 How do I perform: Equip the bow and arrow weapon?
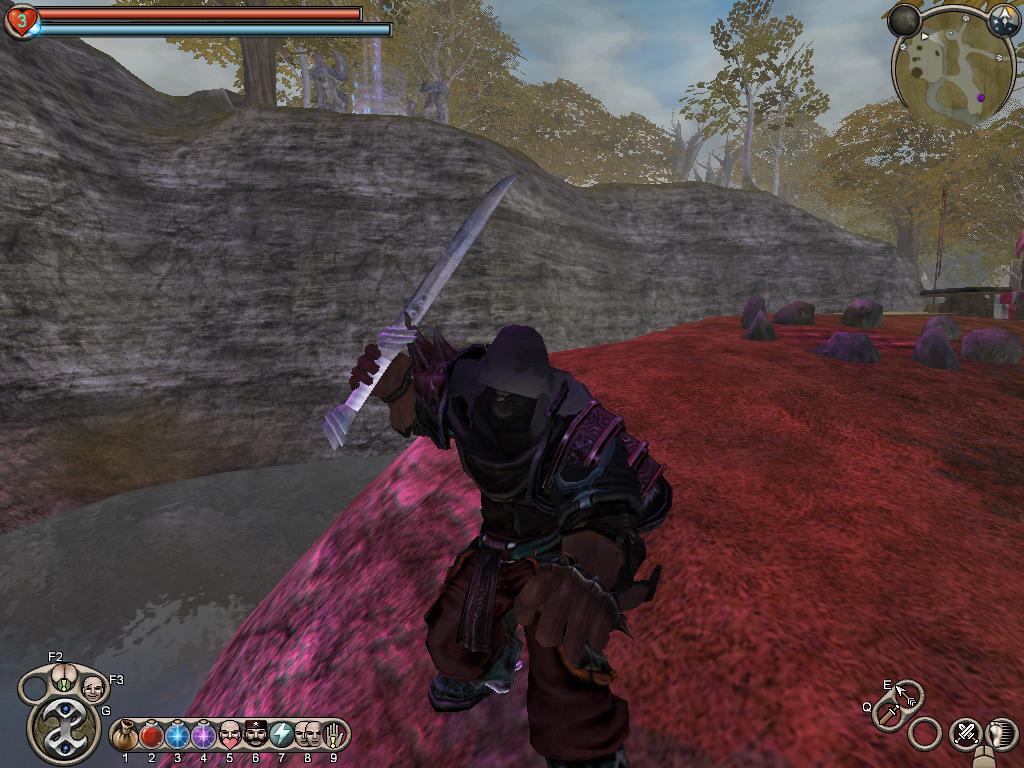(907, 694)
